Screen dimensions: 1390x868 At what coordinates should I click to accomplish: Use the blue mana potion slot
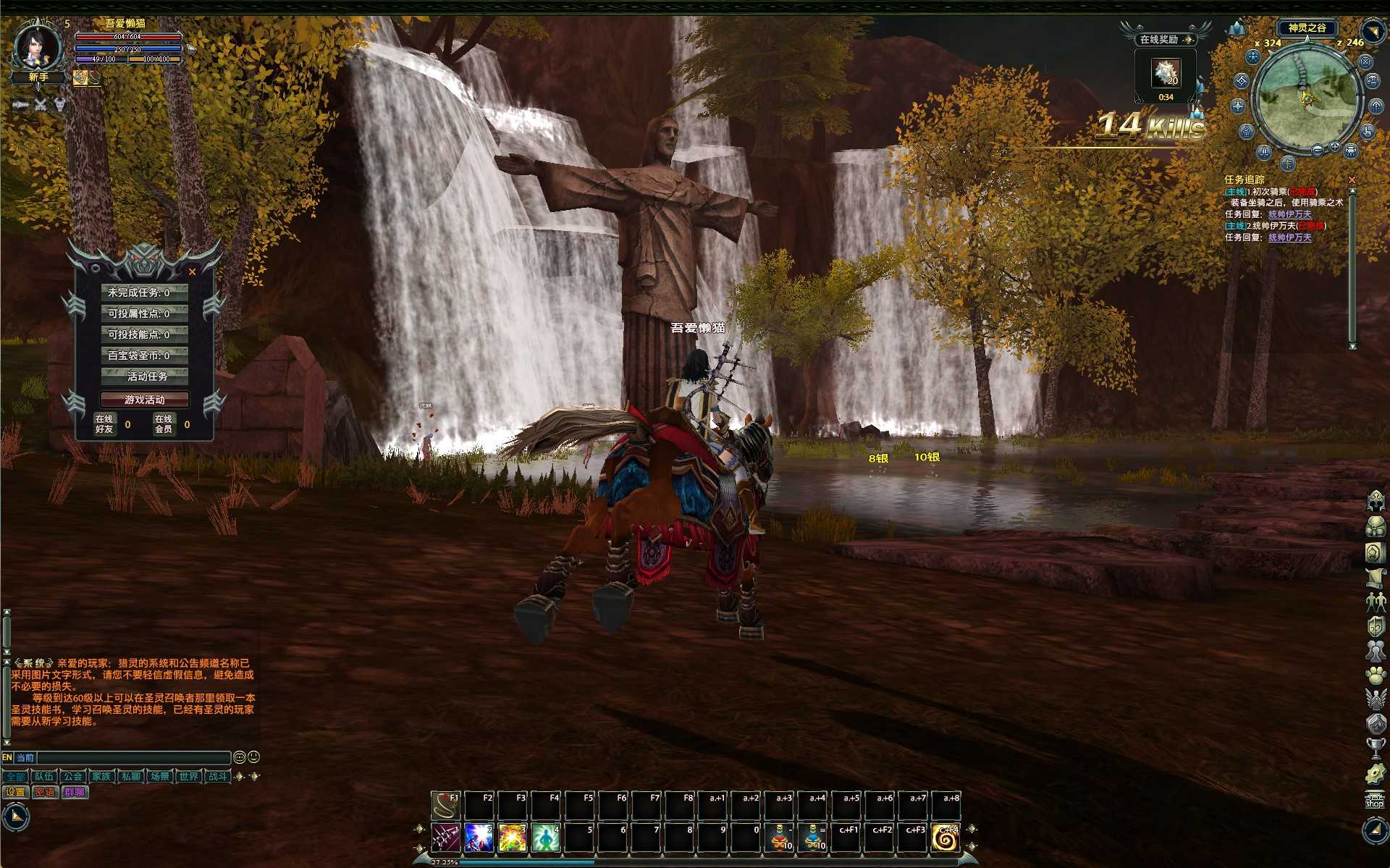(813, 838)
